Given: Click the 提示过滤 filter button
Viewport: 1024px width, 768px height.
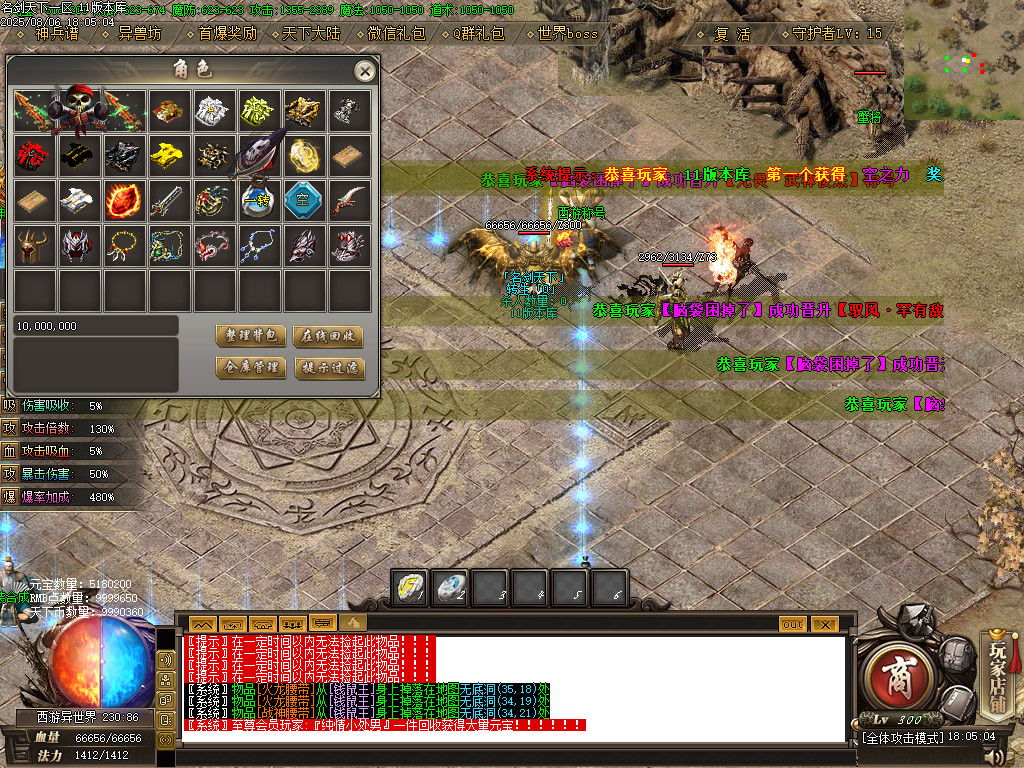Looking at the screenshot, I should [x=329, y=368].
